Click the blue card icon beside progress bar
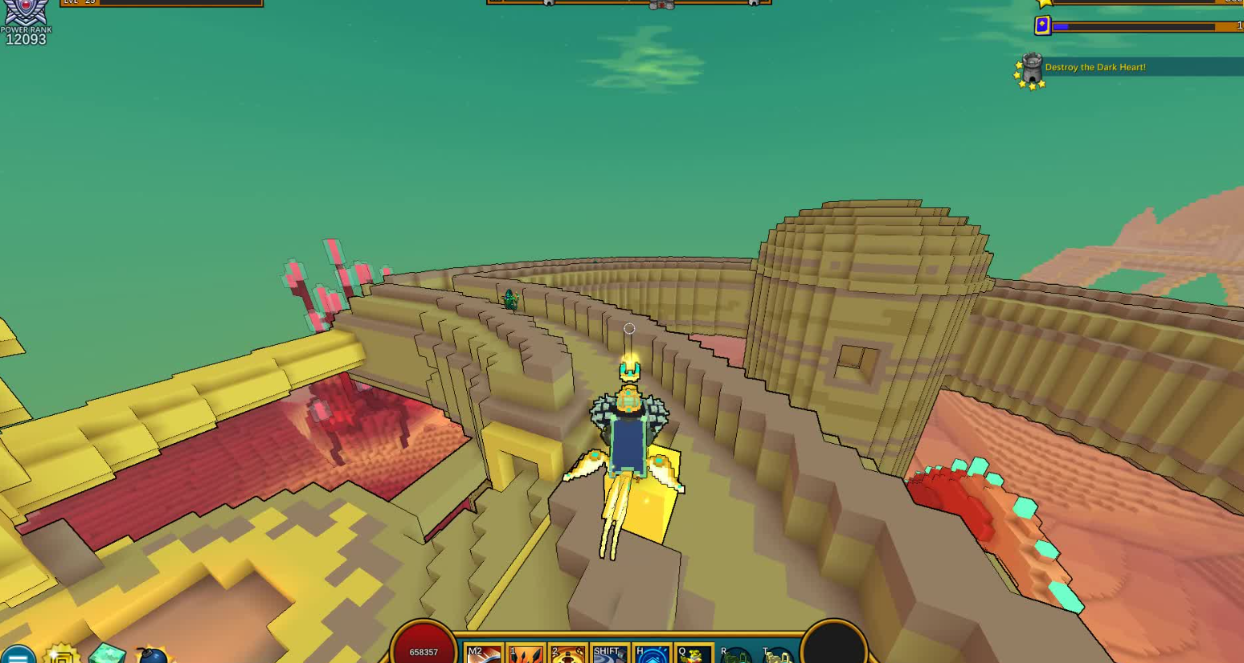 point(1043,26)
